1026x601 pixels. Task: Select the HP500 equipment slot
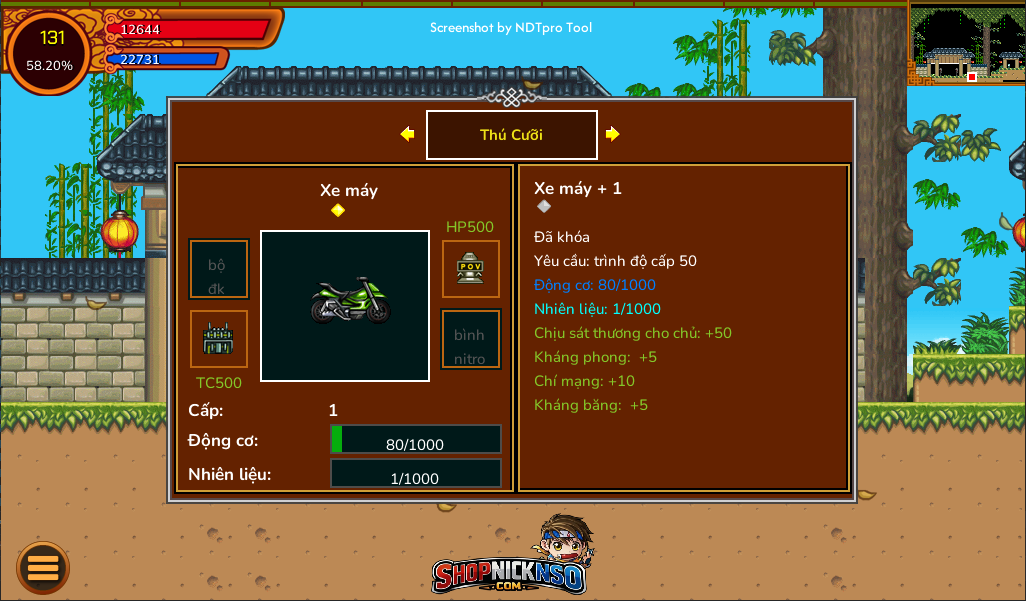pyautogui.click(x=470, y=268)
